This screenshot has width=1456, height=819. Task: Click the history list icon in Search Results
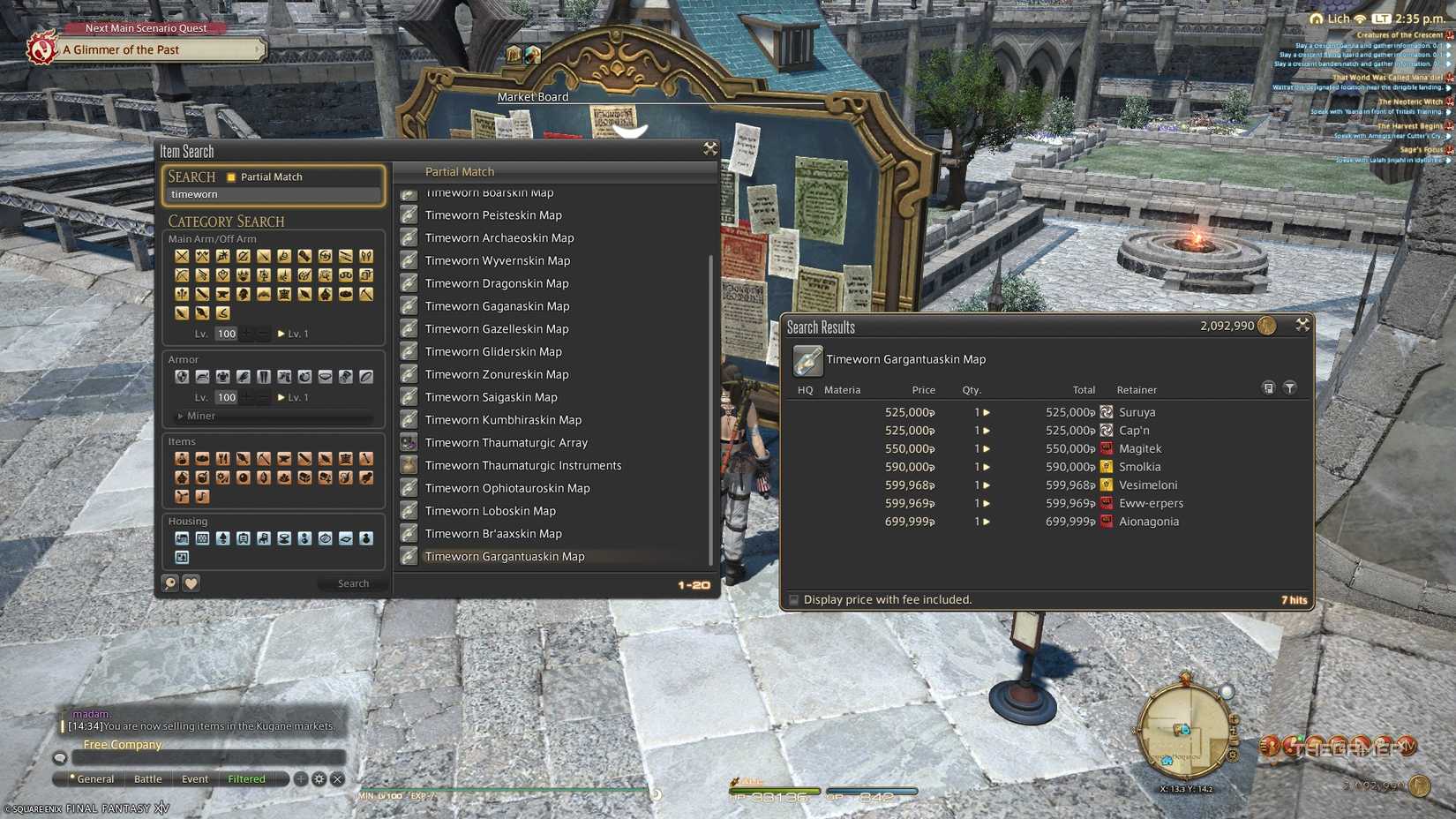1269,387
